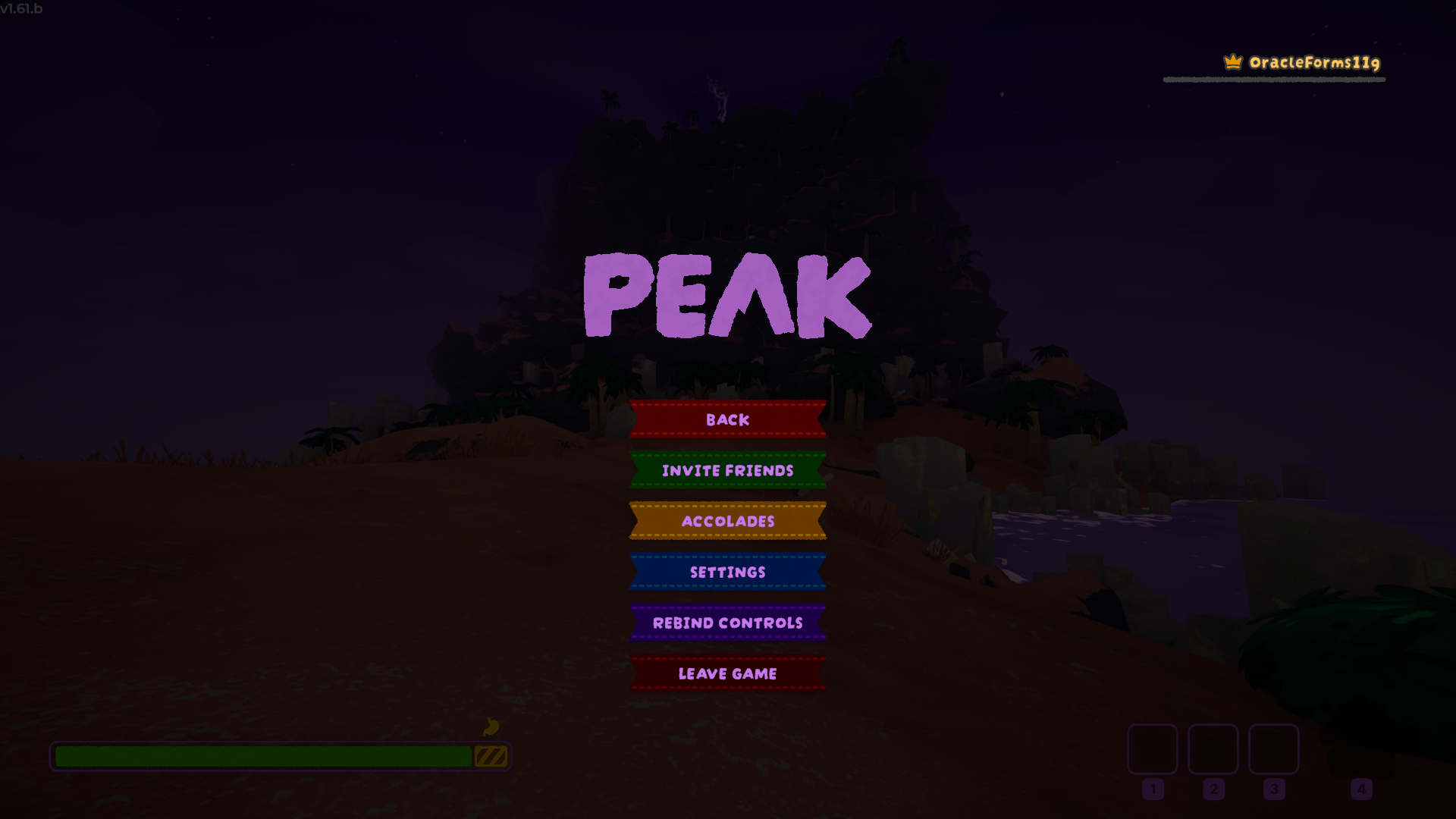The width and height of the screenshot is (1456, 819).
Task: Click the v1.61.b version label
Action: (x=22, y=10)
